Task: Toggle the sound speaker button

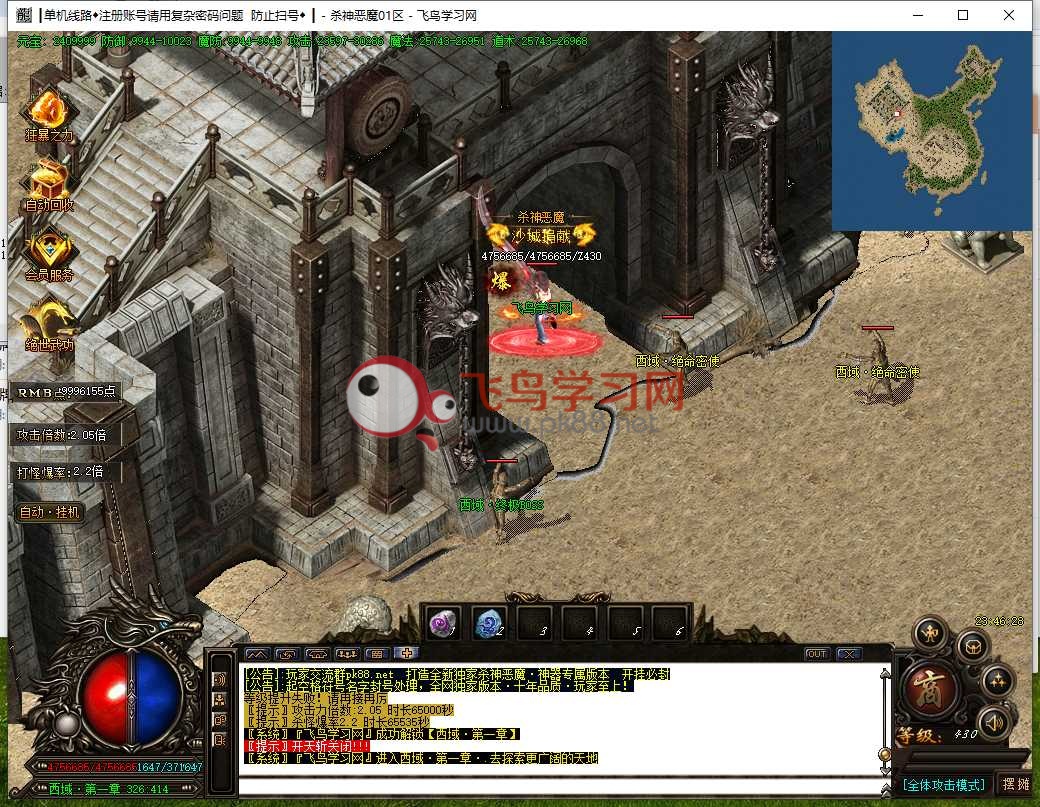Action: click(x=993, y=722)
